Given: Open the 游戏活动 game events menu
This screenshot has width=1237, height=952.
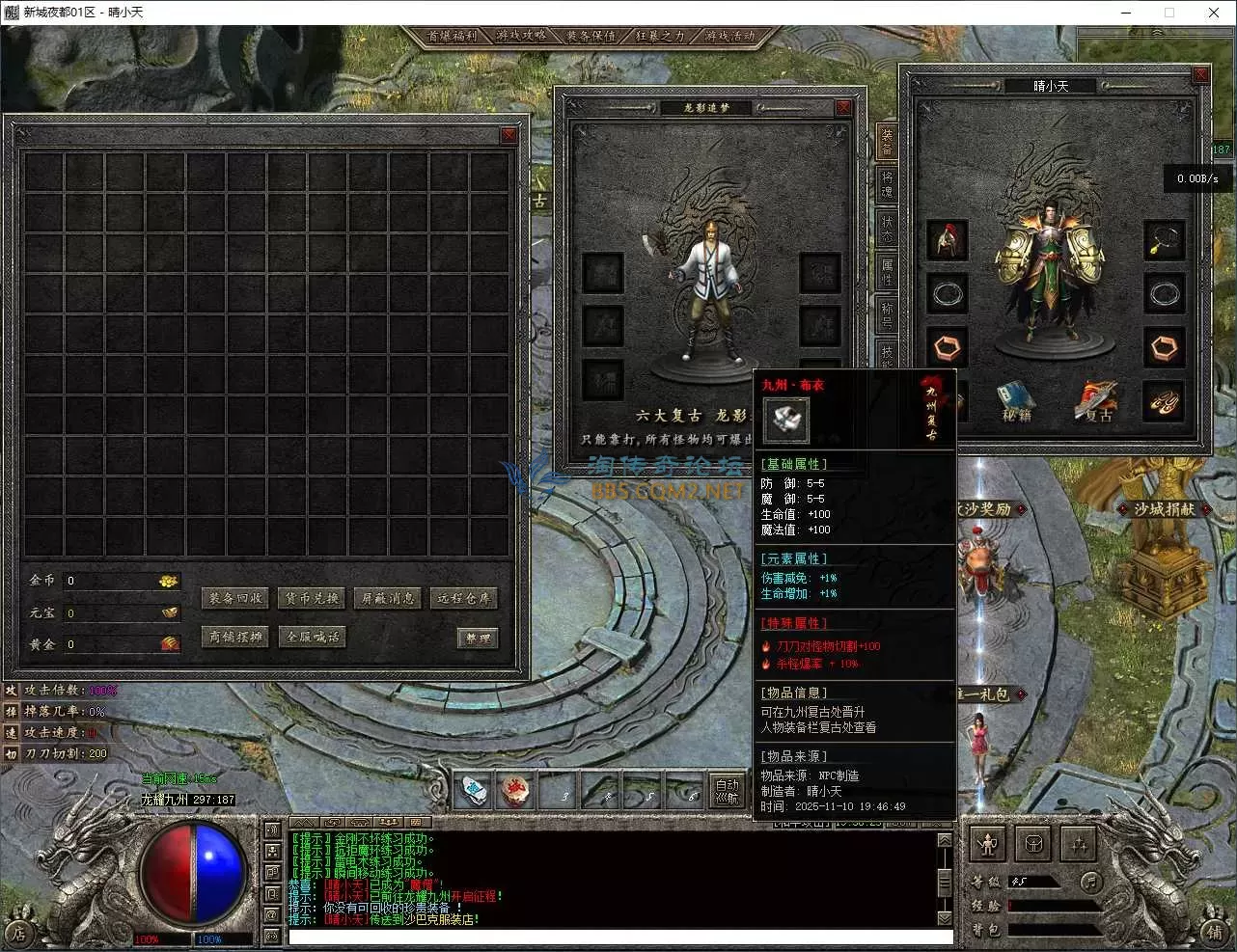Looking at the screenshot, I should click(x=729, y=36).
